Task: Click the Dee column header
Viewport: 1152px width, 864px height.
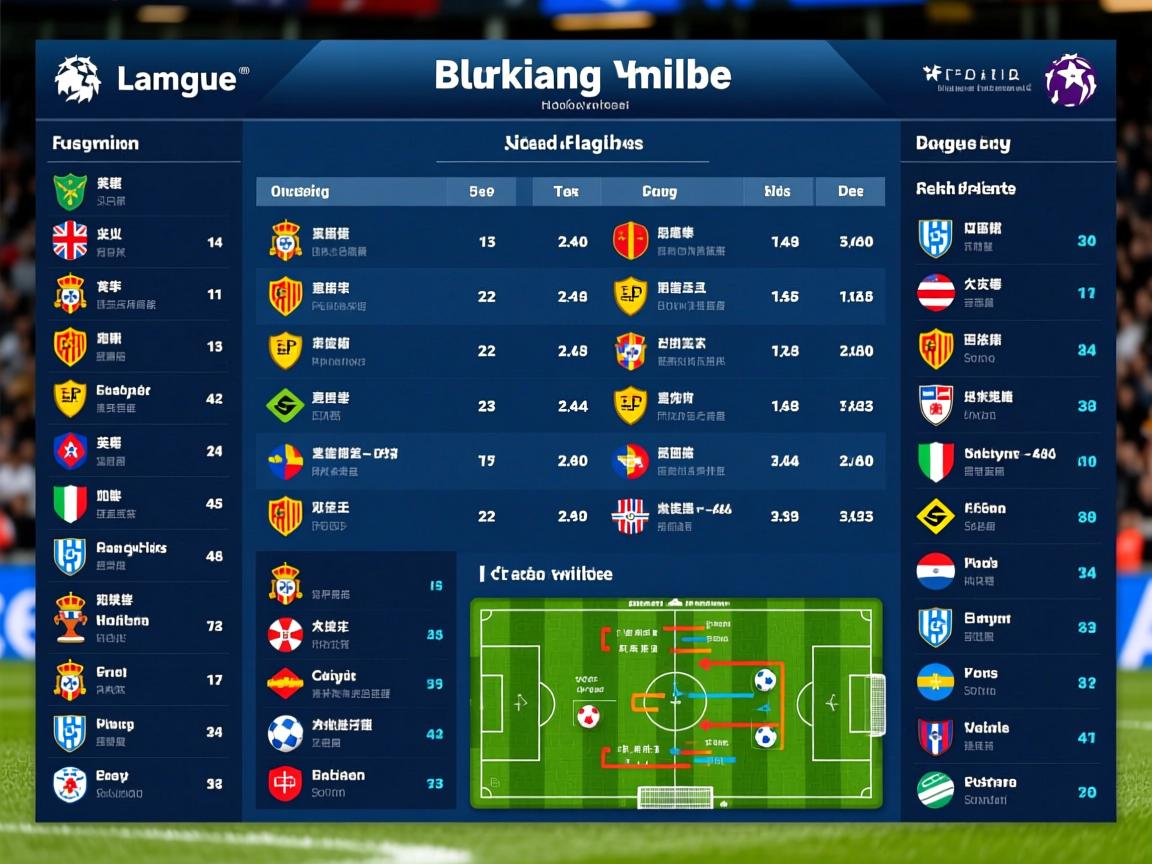Action: (x=850, y=191)
